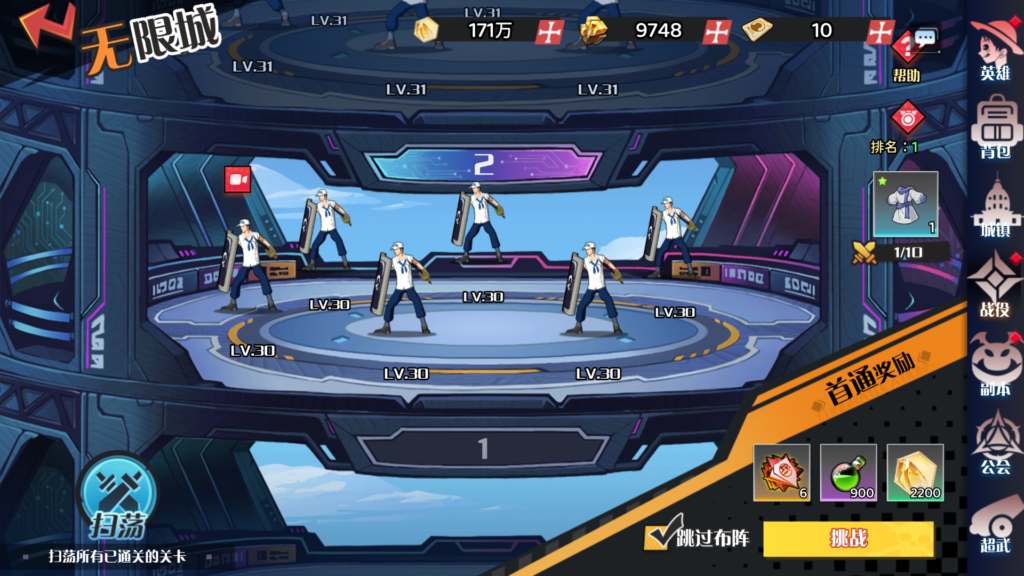
Task: Inspect the red badge first-clear reward
Action: (782, 472)
